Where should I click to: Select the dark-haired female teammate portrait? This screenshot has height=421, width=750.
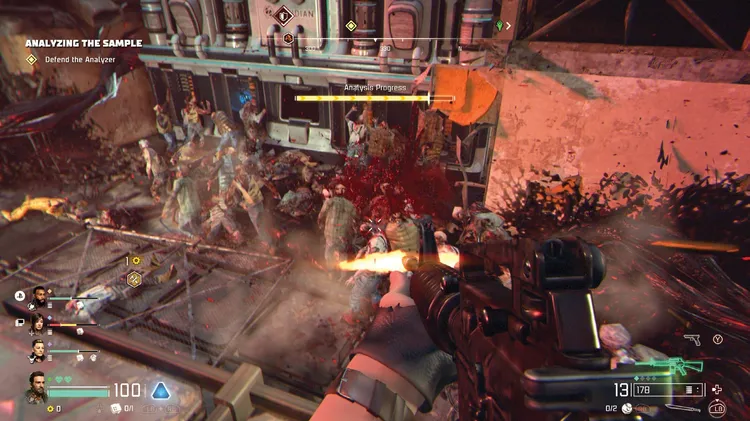coord(39,323)
